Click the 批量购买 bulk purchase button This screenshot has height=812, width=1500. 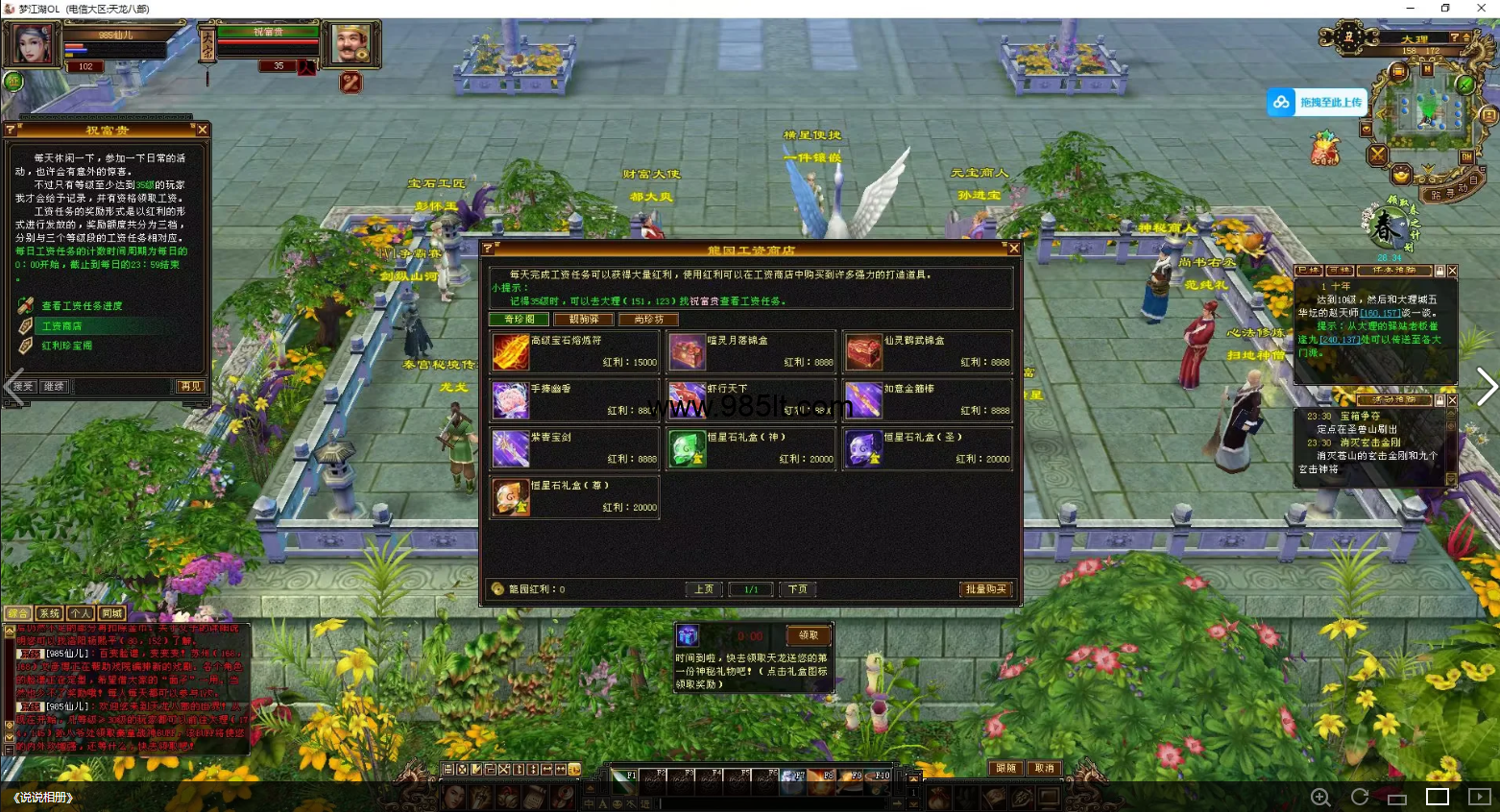pos(985,589)
